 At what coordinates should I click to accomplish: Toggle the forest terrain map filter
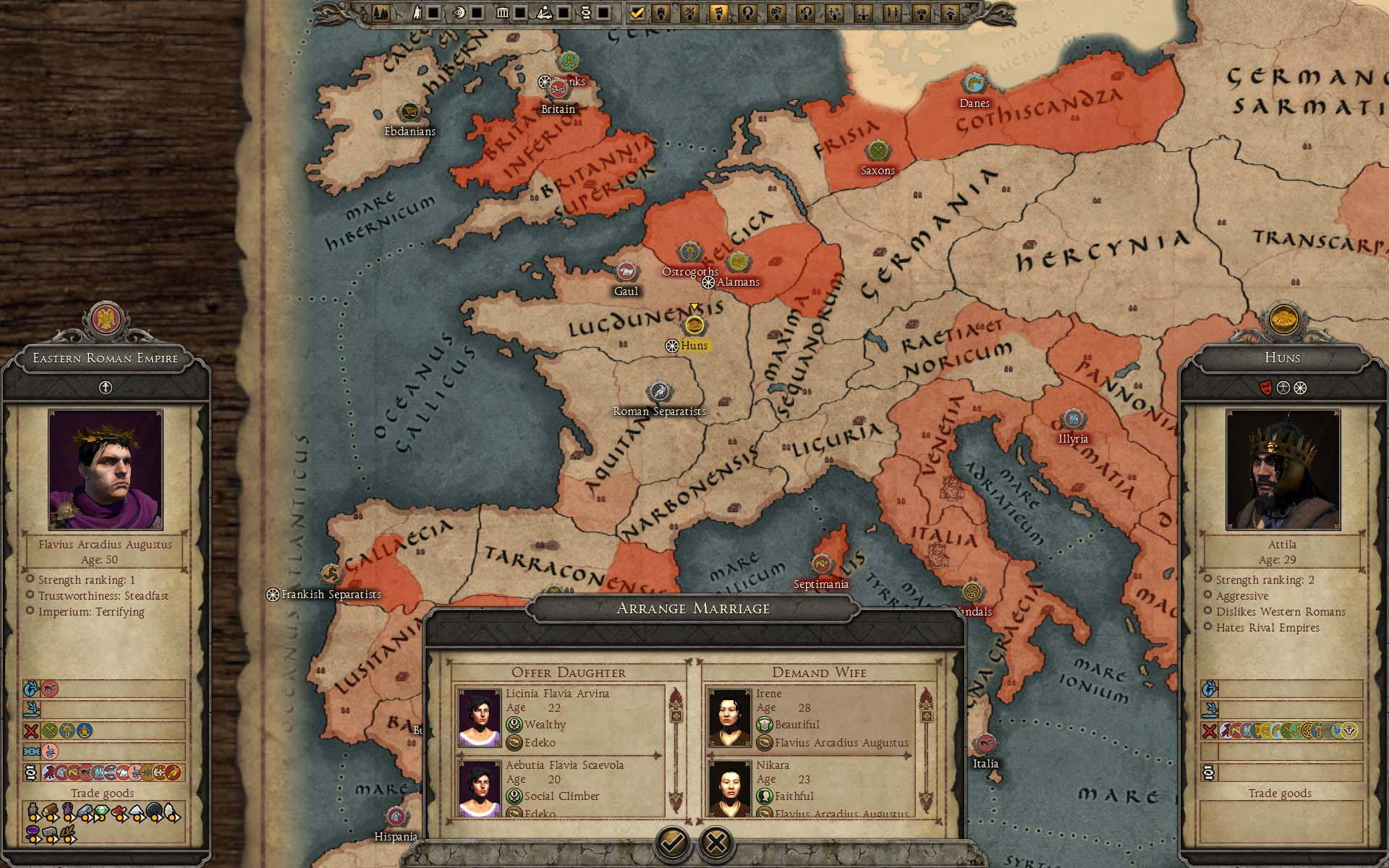pyautogui.click(x=381, y=12)
